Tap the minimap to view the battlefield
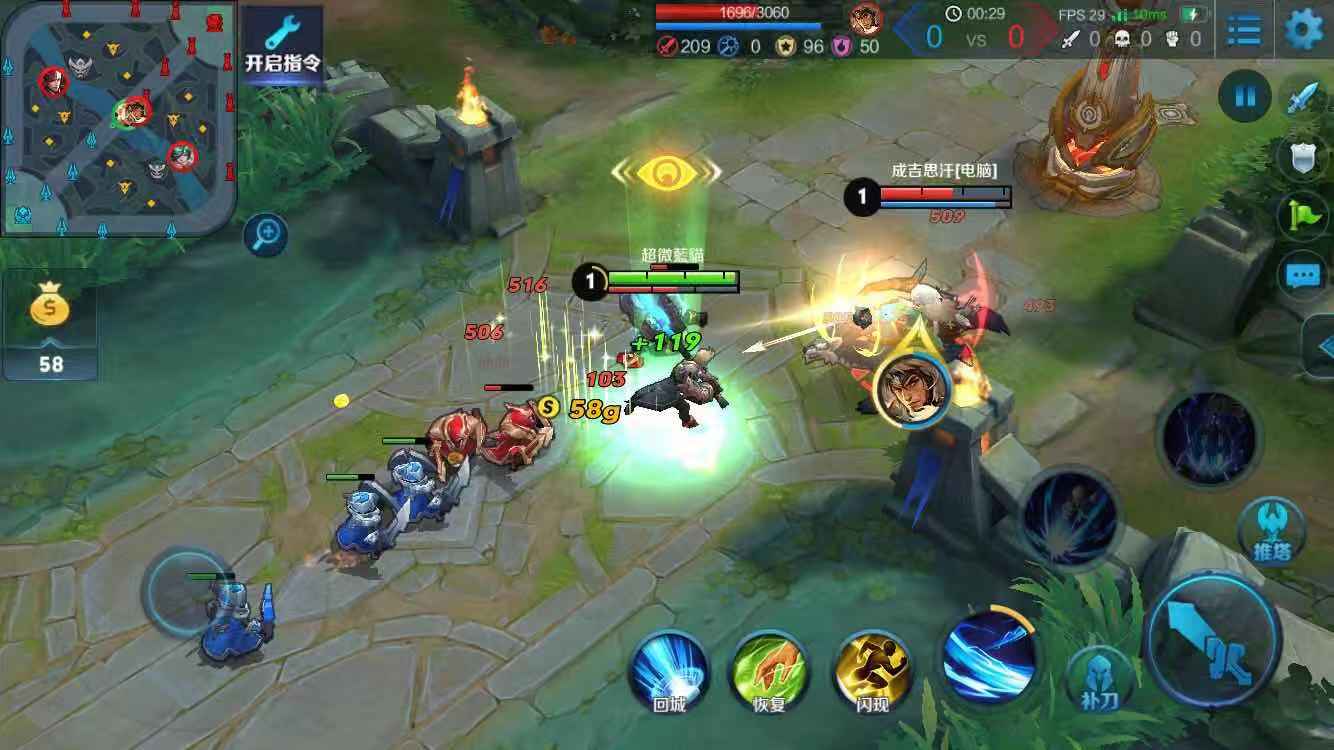 pos(119,118)
